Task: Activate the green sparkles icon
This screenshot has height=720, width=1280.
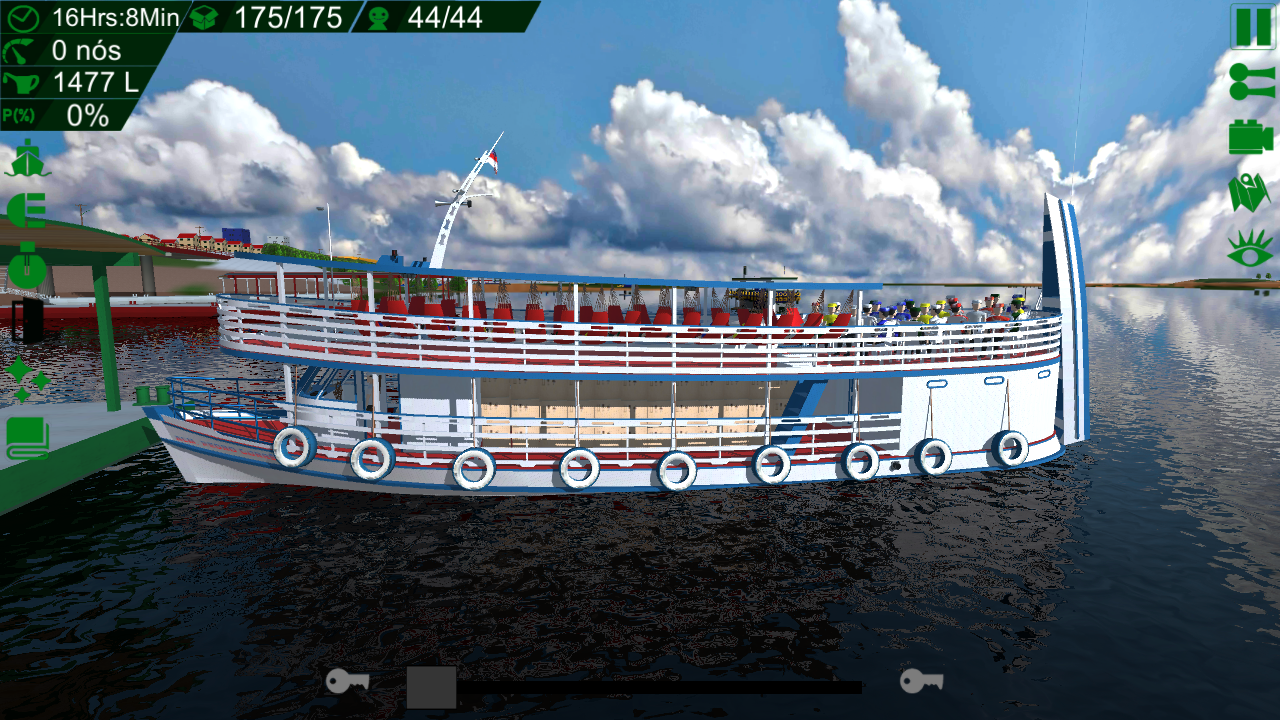Action: pyautogui.click(x=27, y=381)
